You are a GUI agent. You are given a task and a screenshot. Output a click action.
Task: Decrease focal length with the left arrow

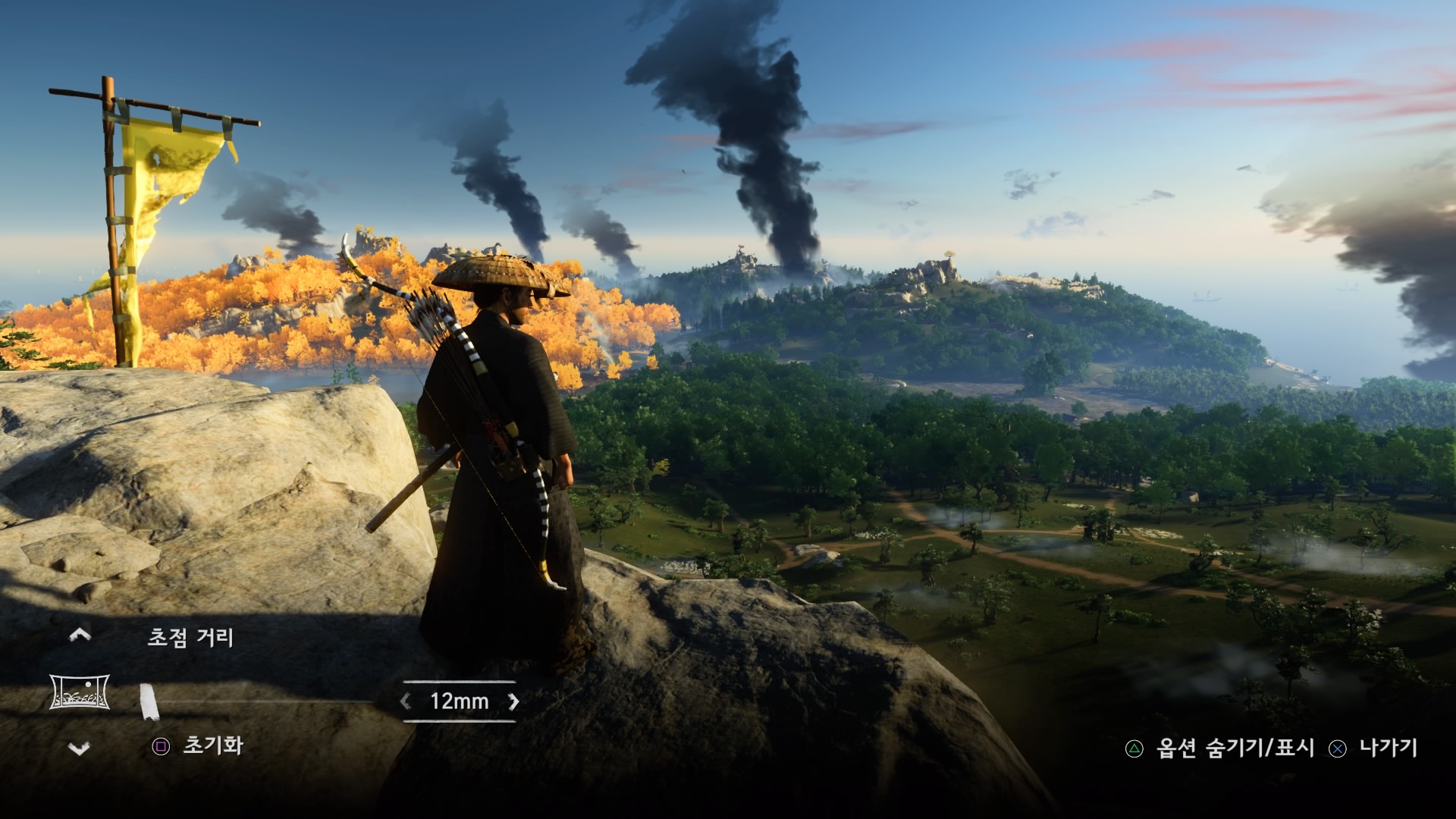[x=406, y=701]
